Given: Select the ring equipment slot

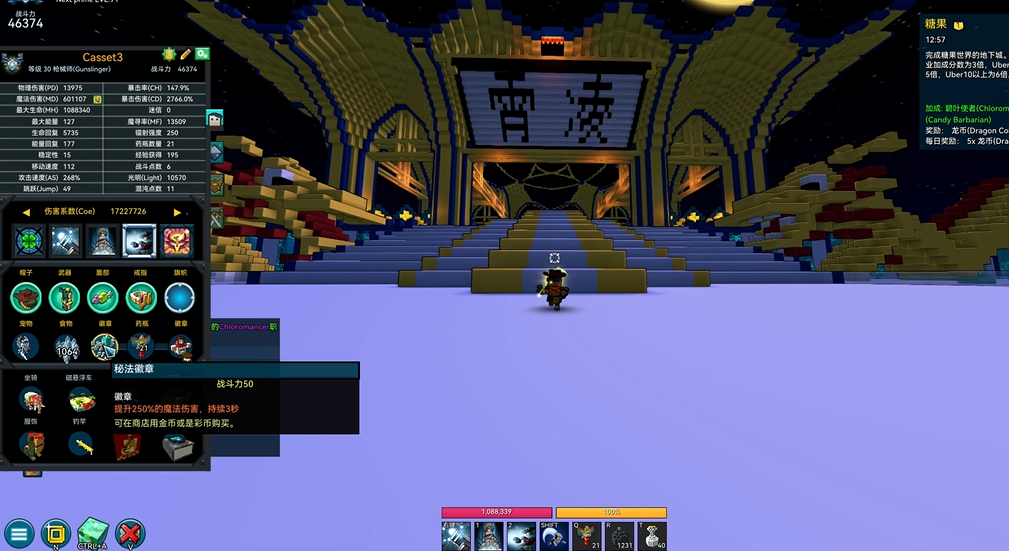Looking at the screenshot, I should (x=141, y=297).
